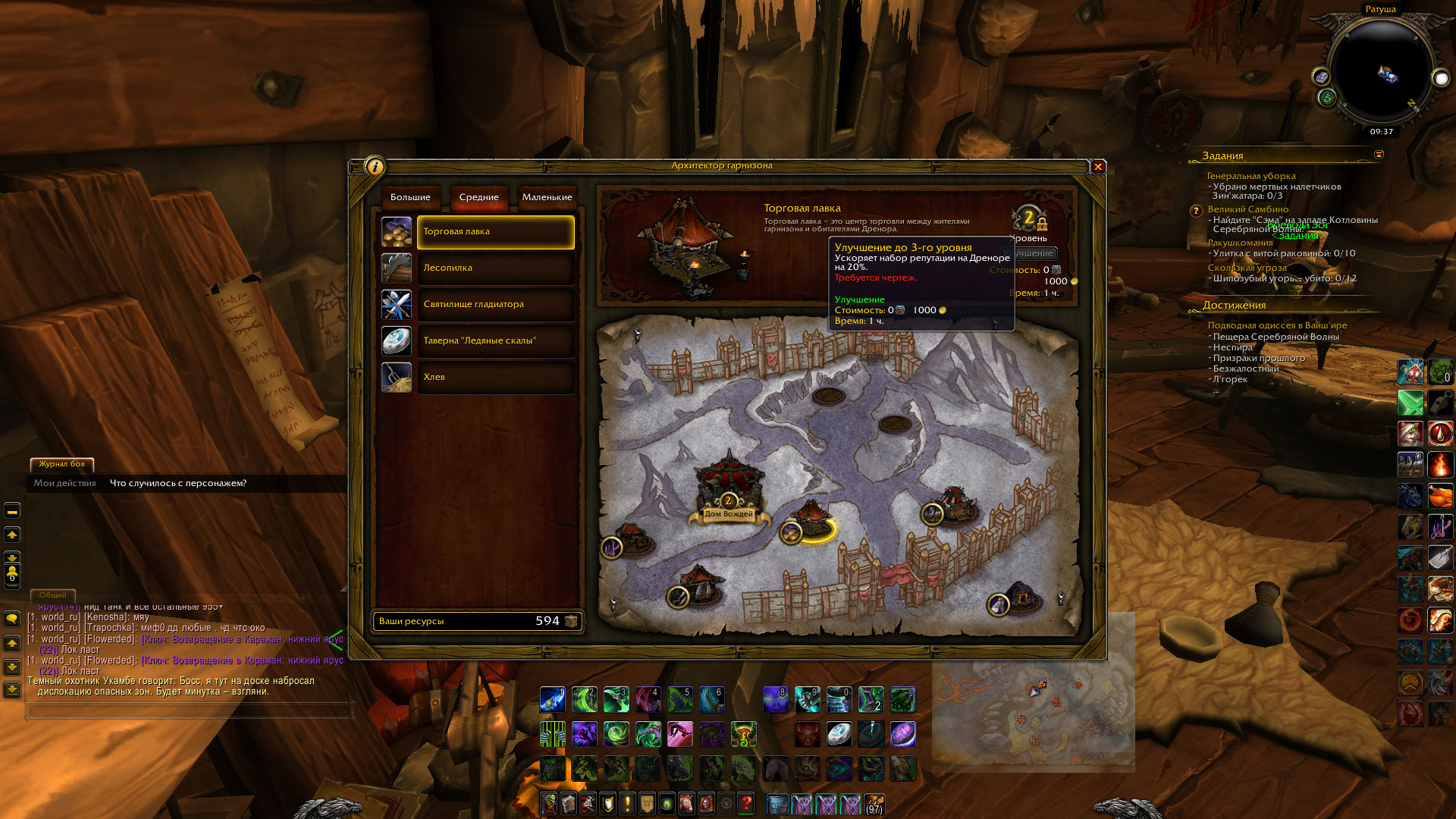The width and height of the screenshot is (1456, 819).
Task: Switch to the Маленькие buildings tab
Action: click(x=547, y=197)
